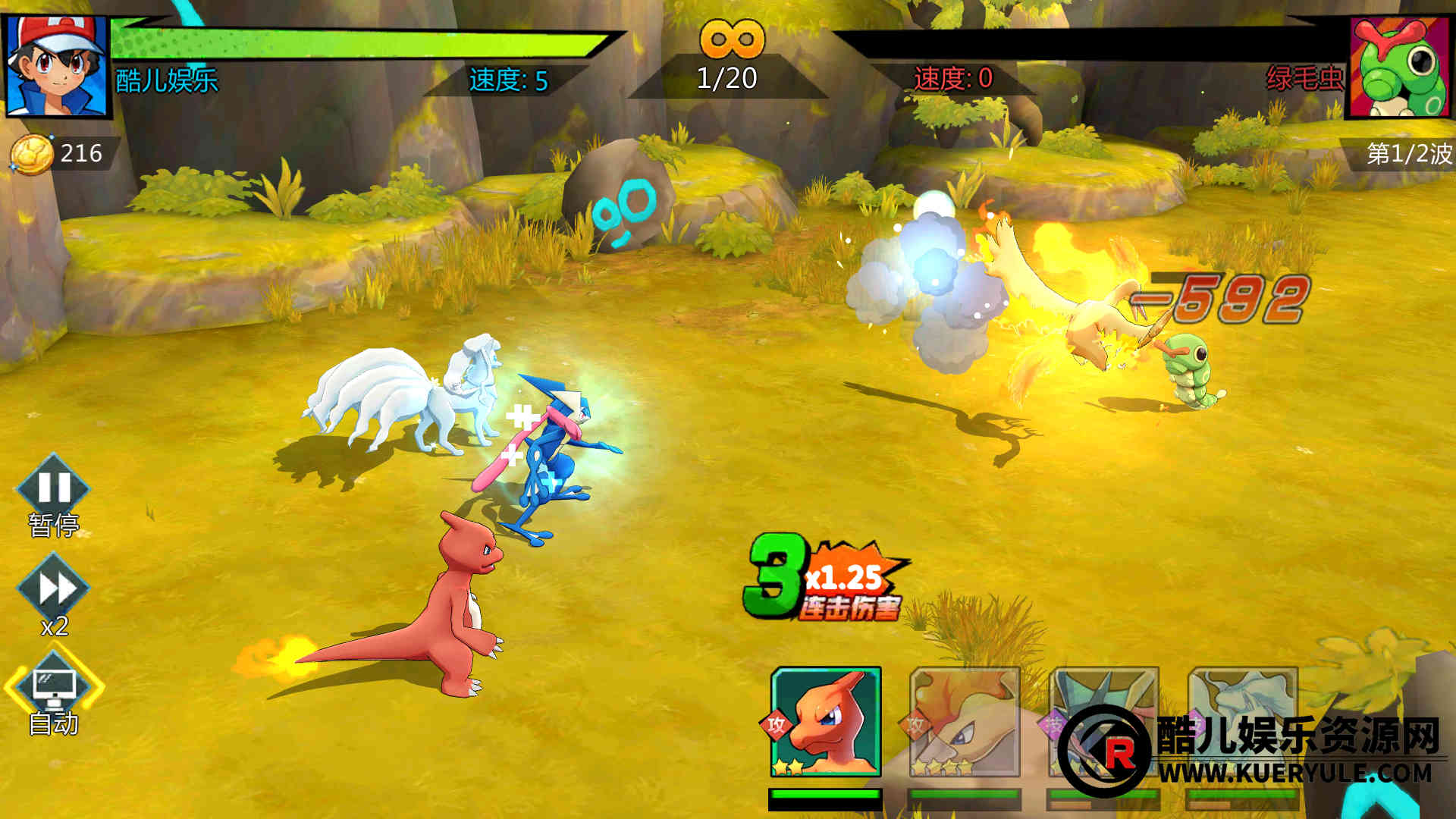The image size is (1456, 819).
Task: Pause the battle with 暂停 button
Action: pos(53,489)
